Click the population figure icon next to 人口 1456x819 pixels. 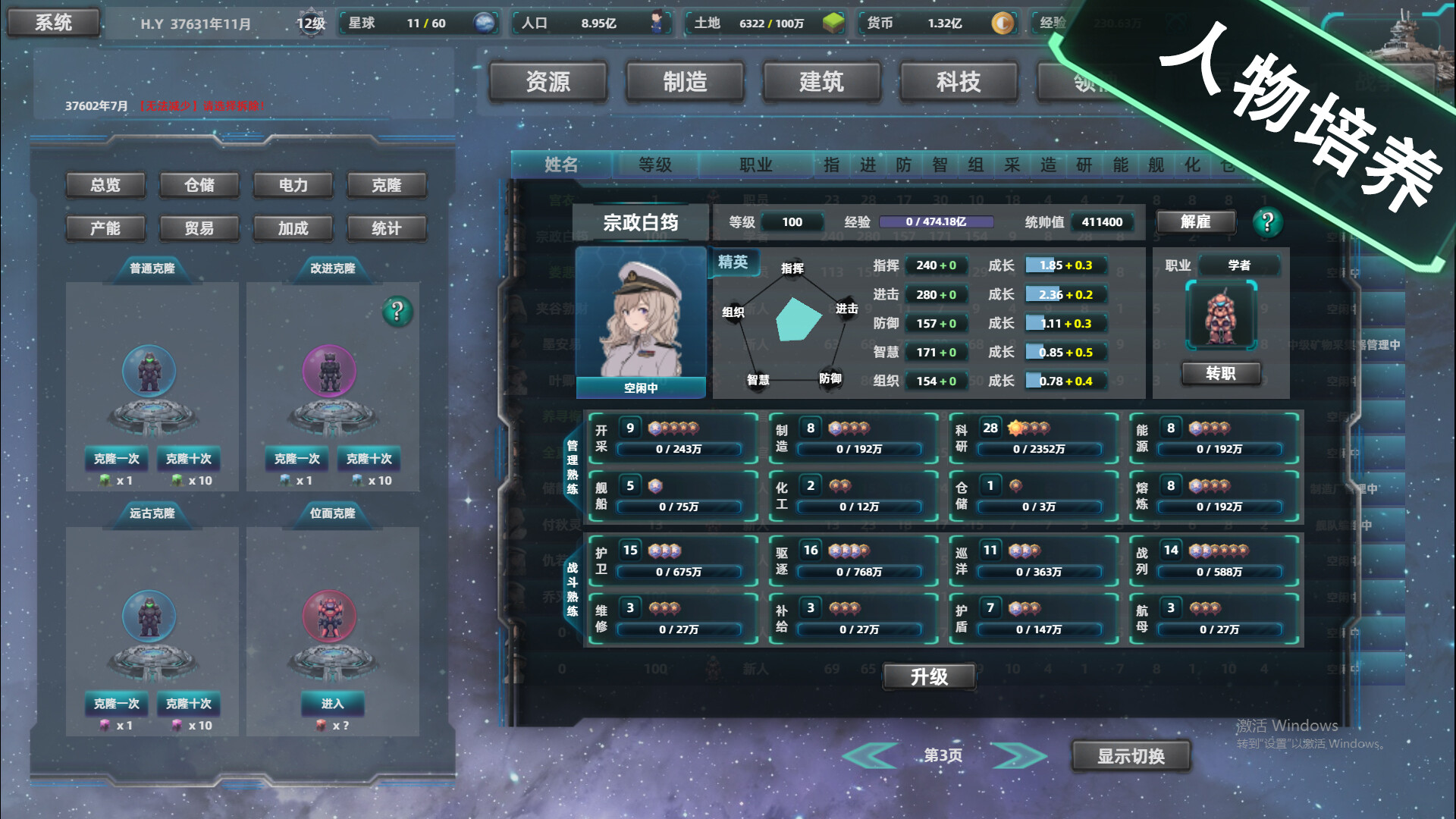pyautogui.click(x=657, y=23)
